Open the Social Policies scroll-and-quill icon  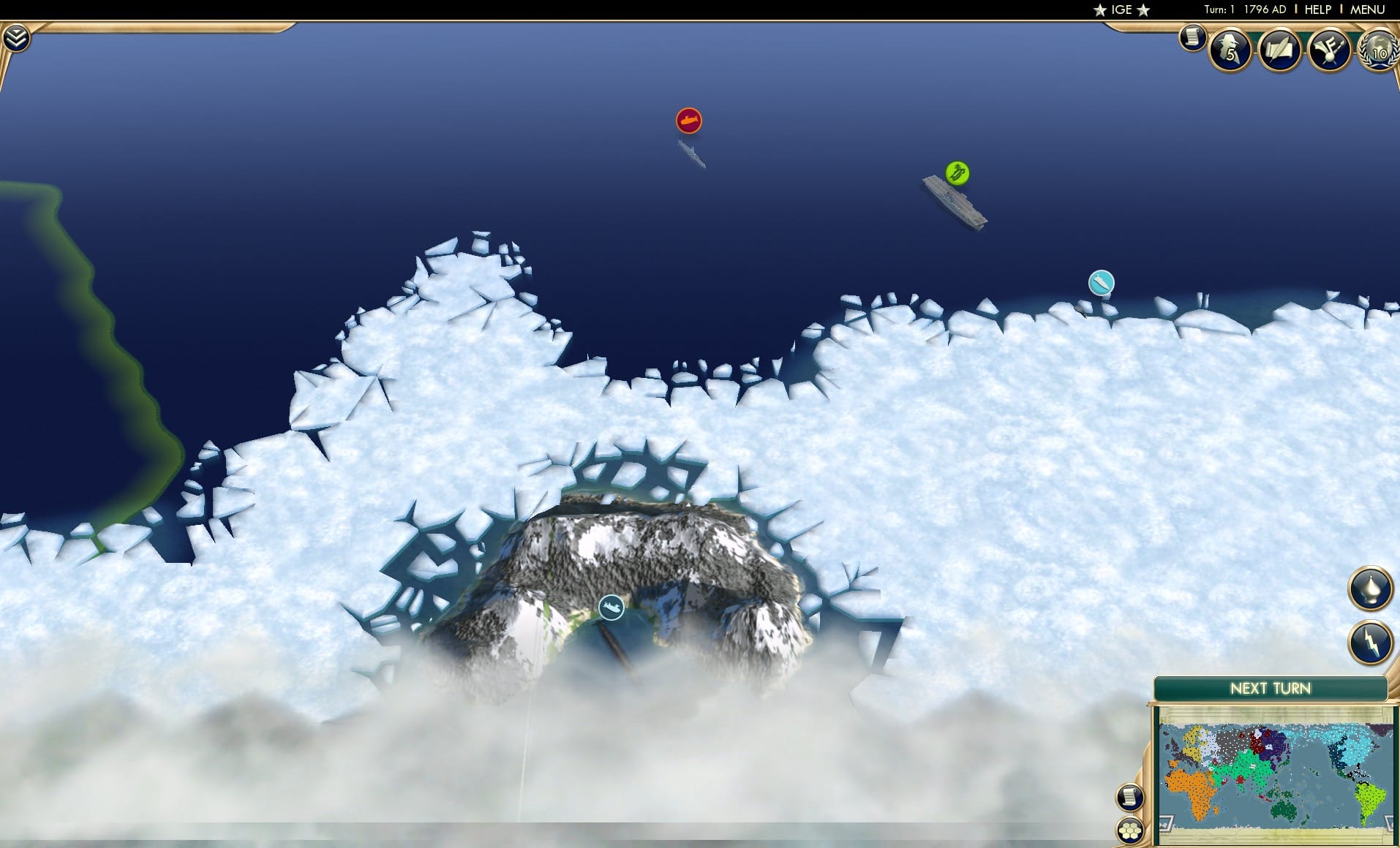(1279, 50)
